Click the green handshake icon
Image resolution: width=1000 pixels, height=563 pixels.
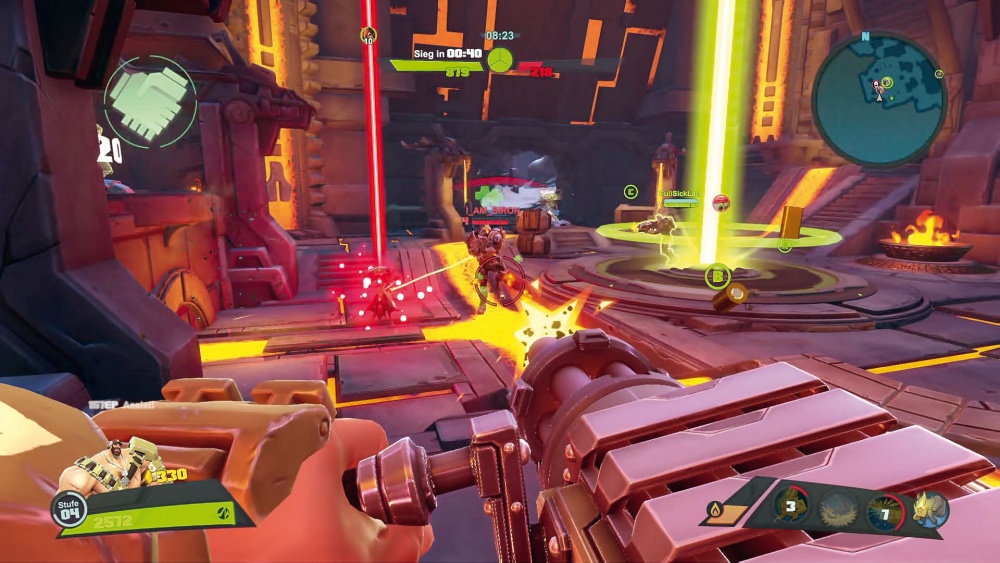click(150, 101)
